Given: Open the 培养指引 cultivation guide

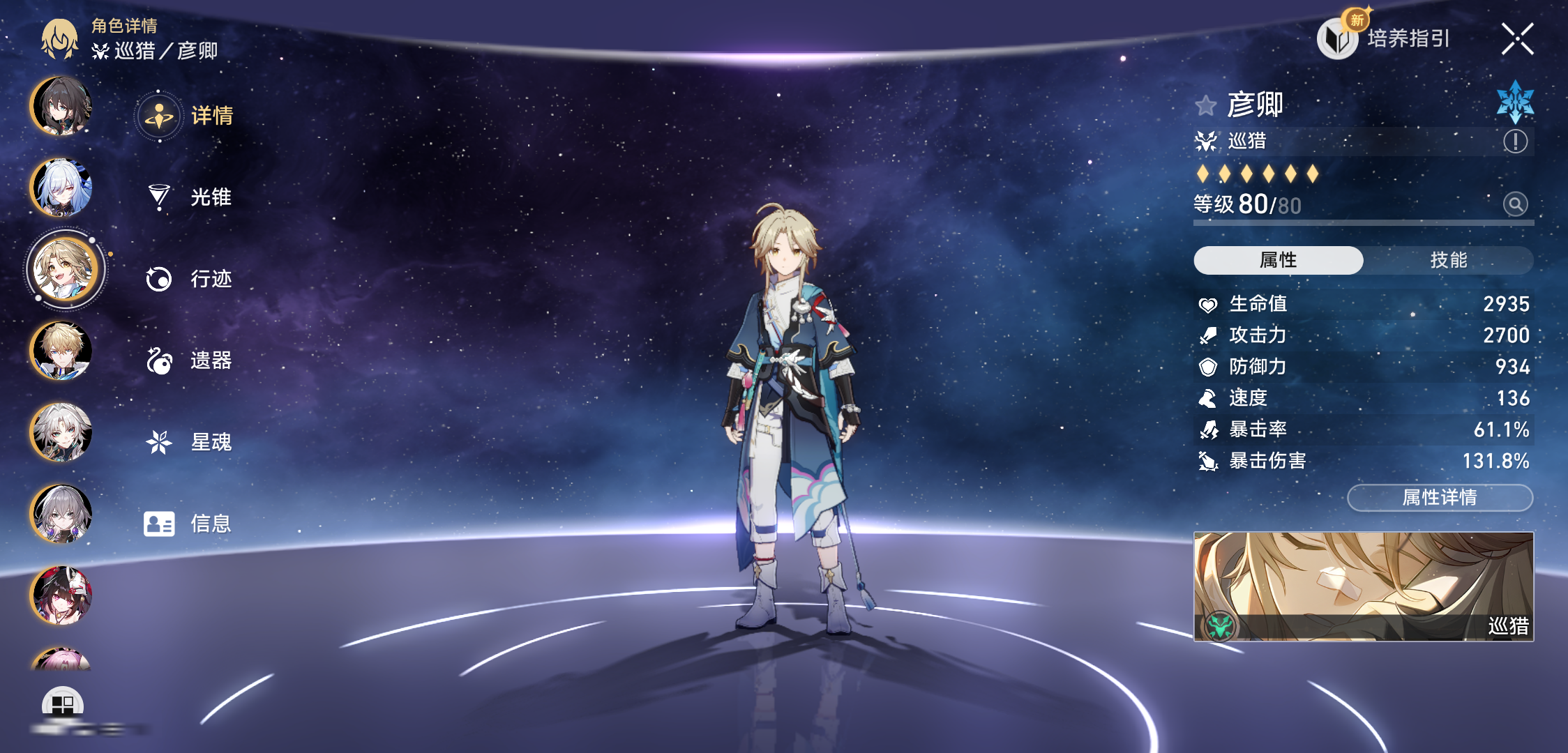Looking at the screenshot, I should tap(1385, 38).
